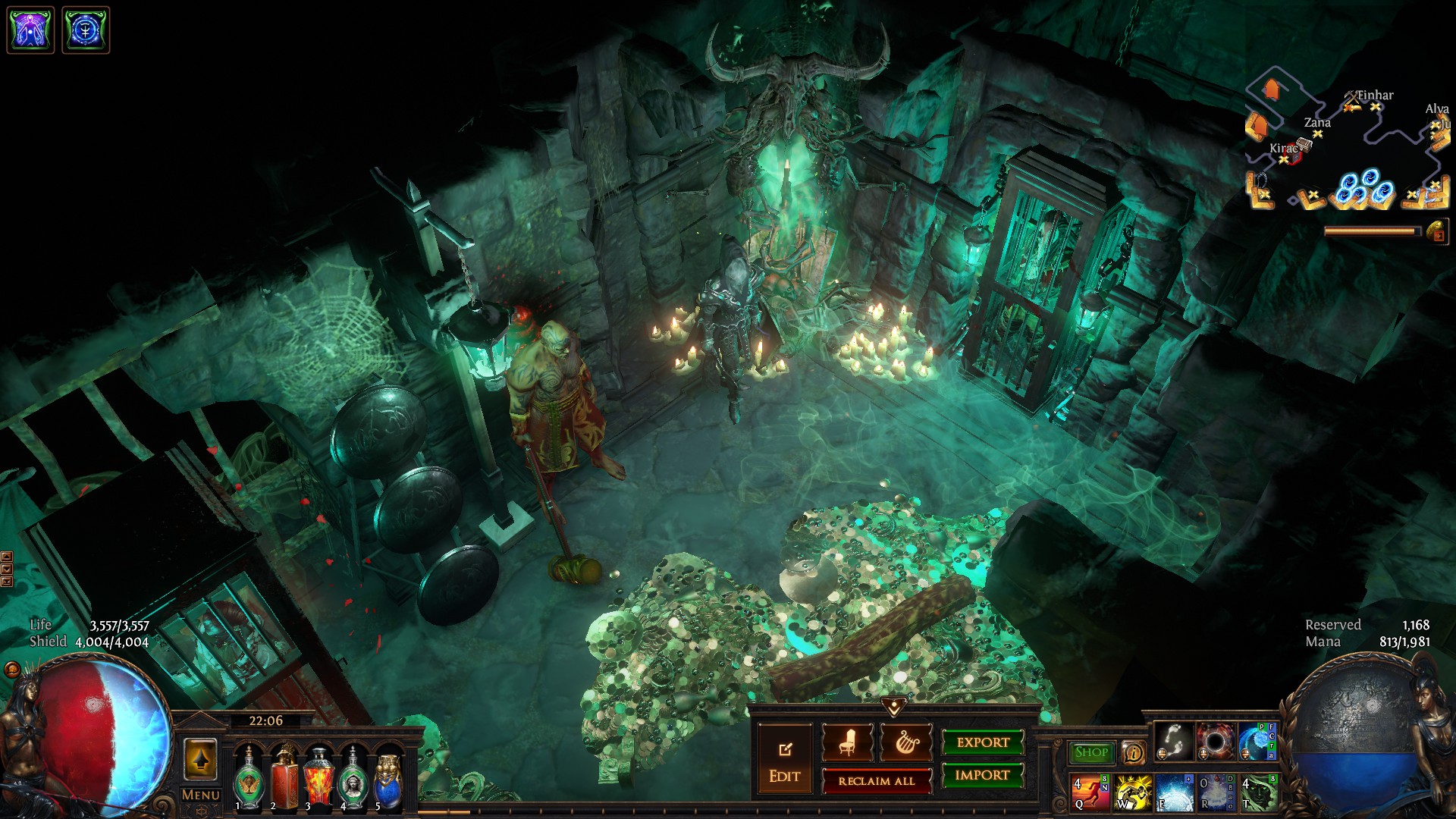1456x819 pixels.
Task: Open the Shop
Action: coord(1091,752)
